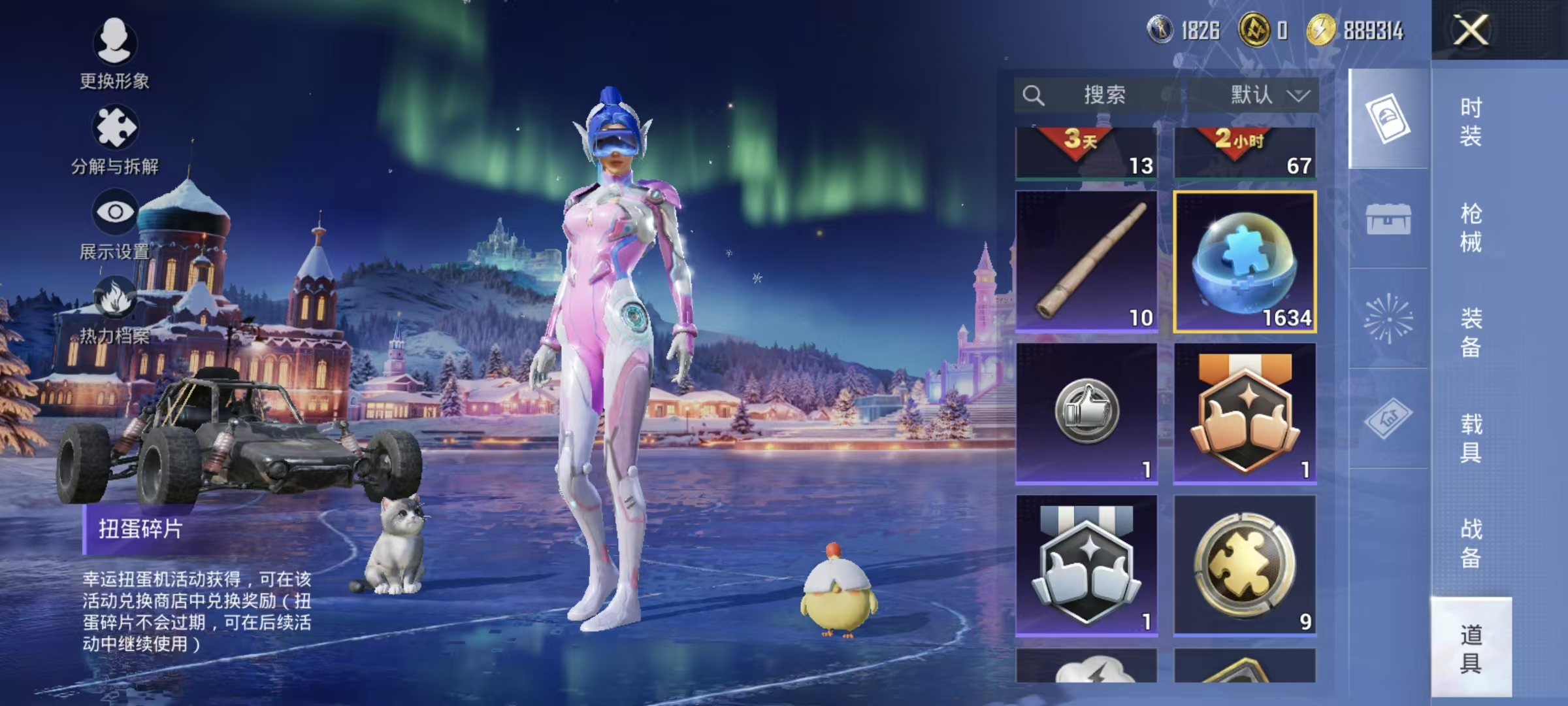Select the silver ribbon thumbs-up medal
The height and width of the screenshot is (706, 1568).
pos(1086,565)
